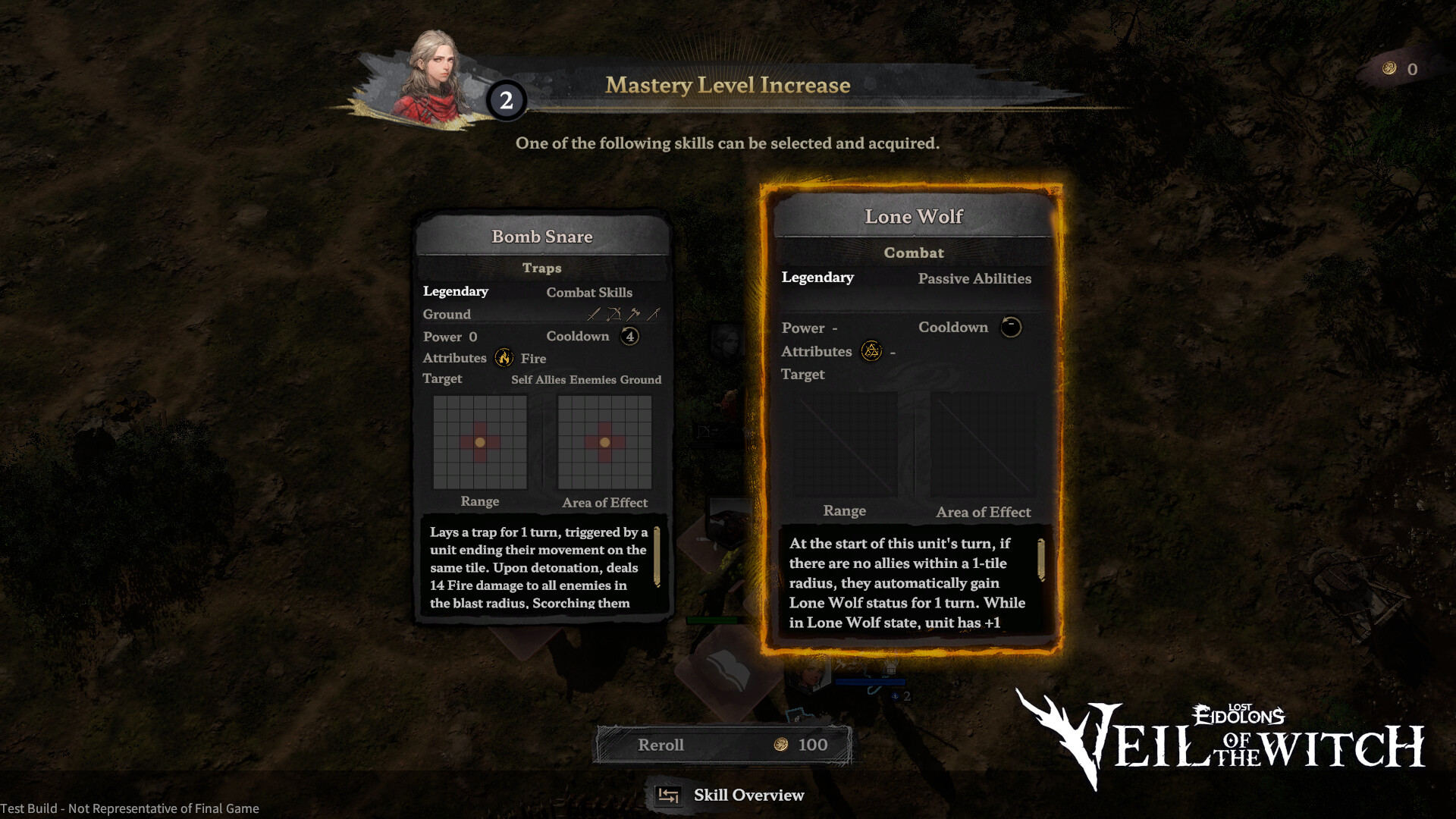Open Passive Abilities on the Lone Wolf card
This screenshot has height=819, width=1456.
[974, 279]
